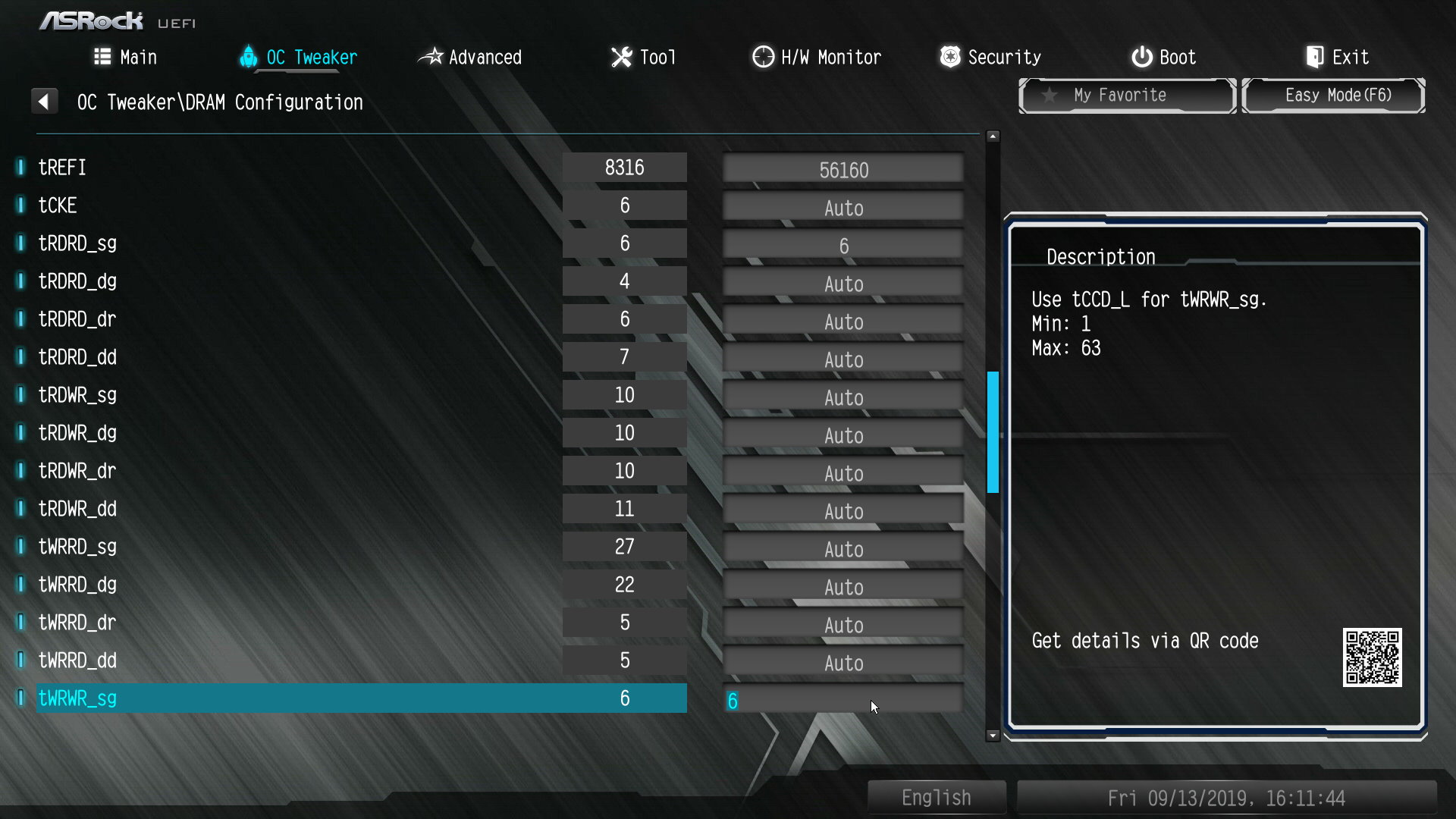Click the tWRWR_sg entry field
The image size is (1456, 819).
(843, 701)
